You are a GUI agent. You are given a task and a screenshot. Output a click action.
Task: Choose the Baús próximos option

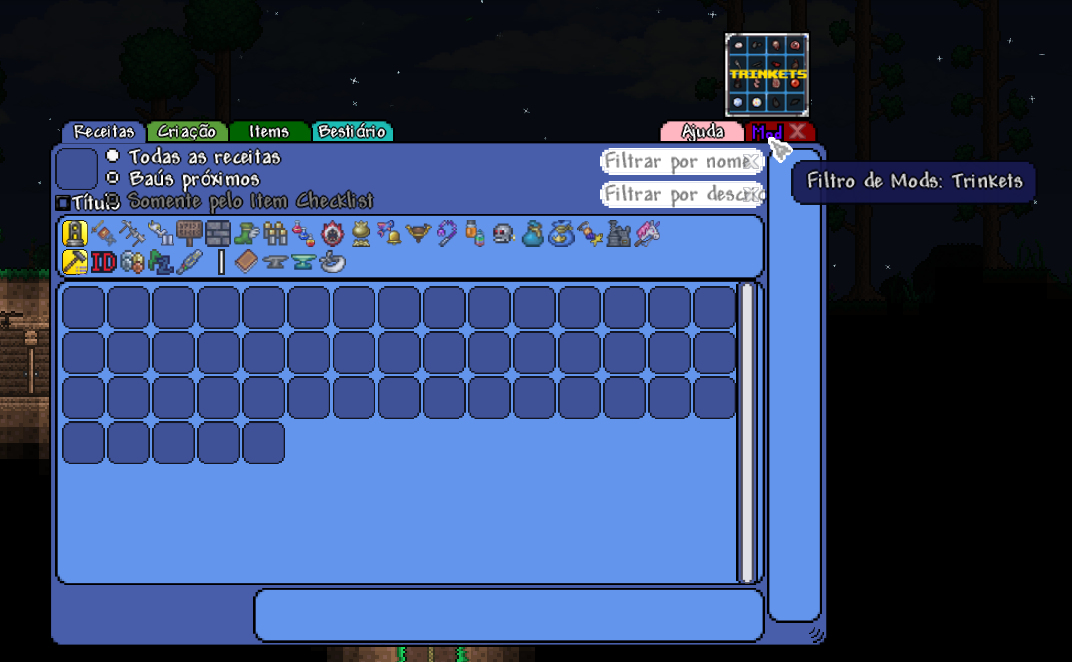(113, 179)
